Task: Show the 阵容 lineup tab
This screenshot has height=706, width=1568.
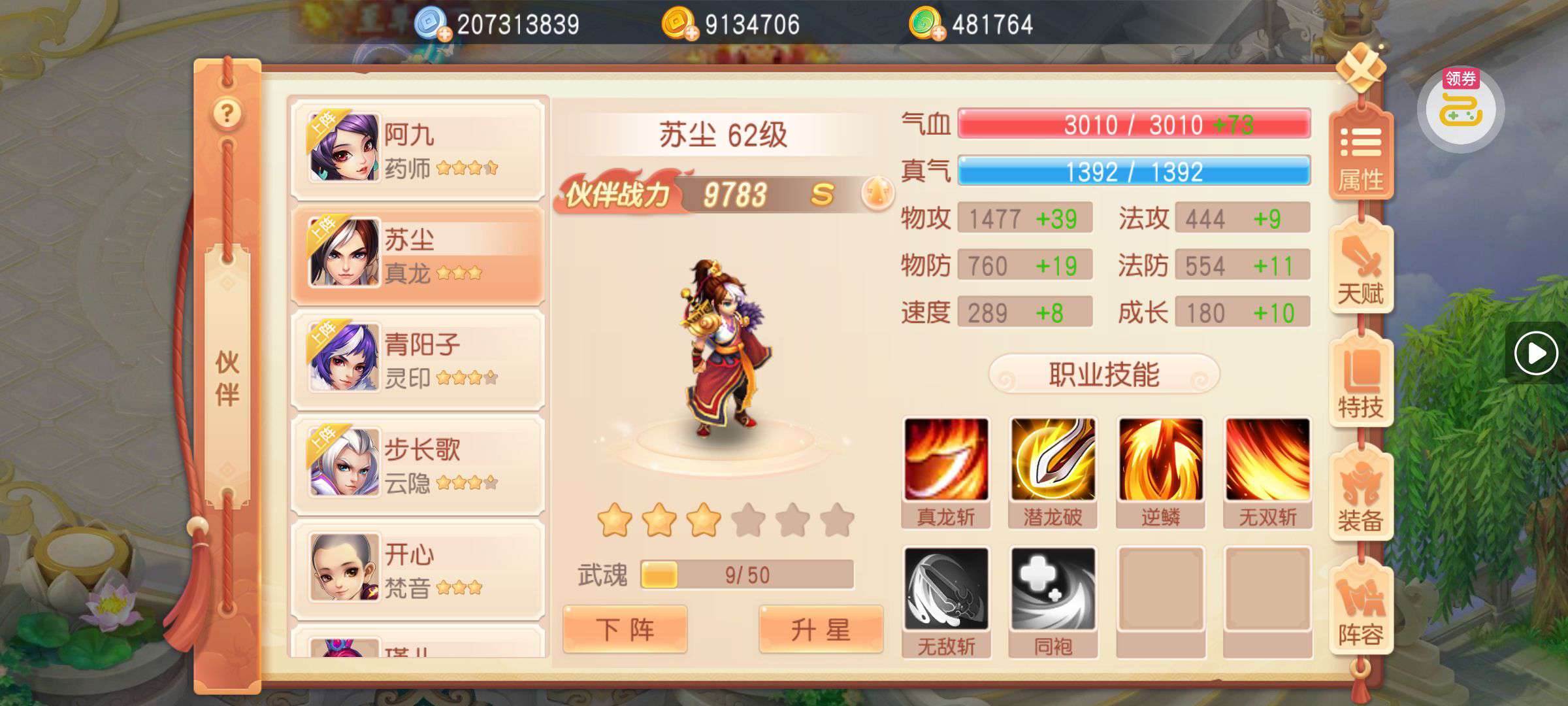Action: 1361,611
